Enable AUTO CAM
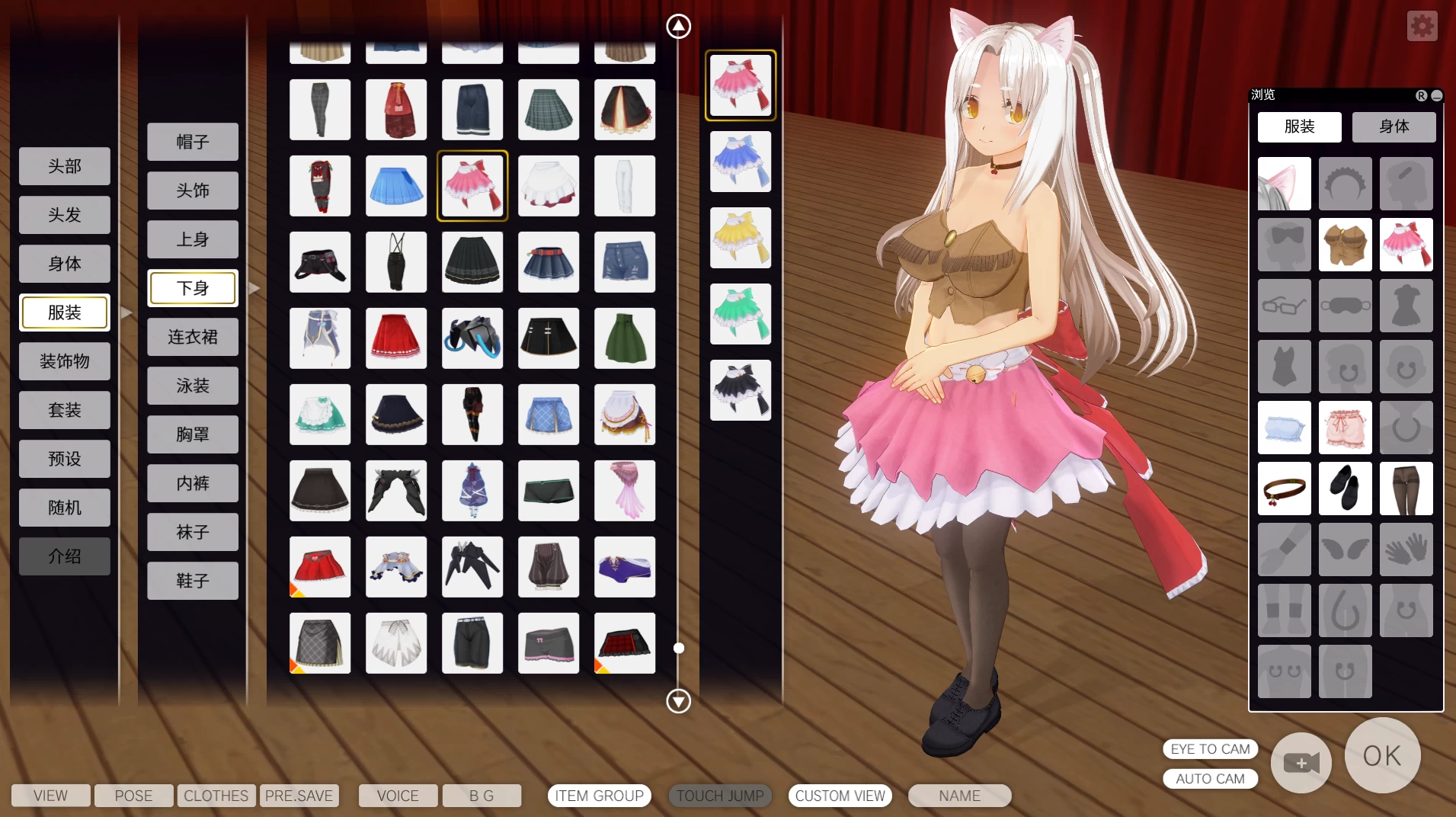1456x817 pixels. (x=1211, y=778)
